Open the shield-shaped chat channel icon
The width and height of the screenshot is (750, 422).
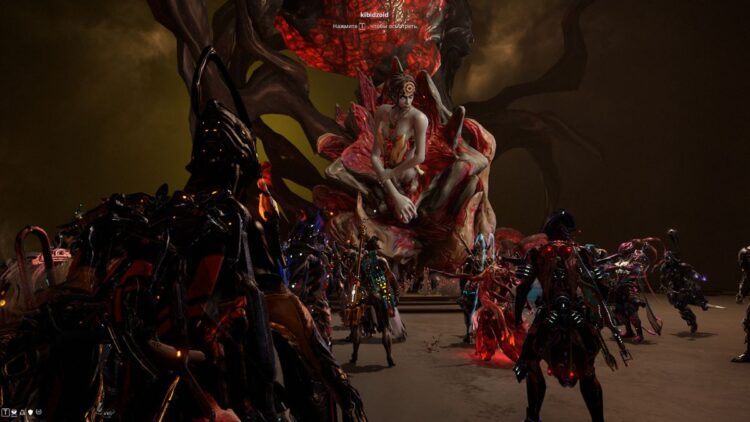click(30, 412)
